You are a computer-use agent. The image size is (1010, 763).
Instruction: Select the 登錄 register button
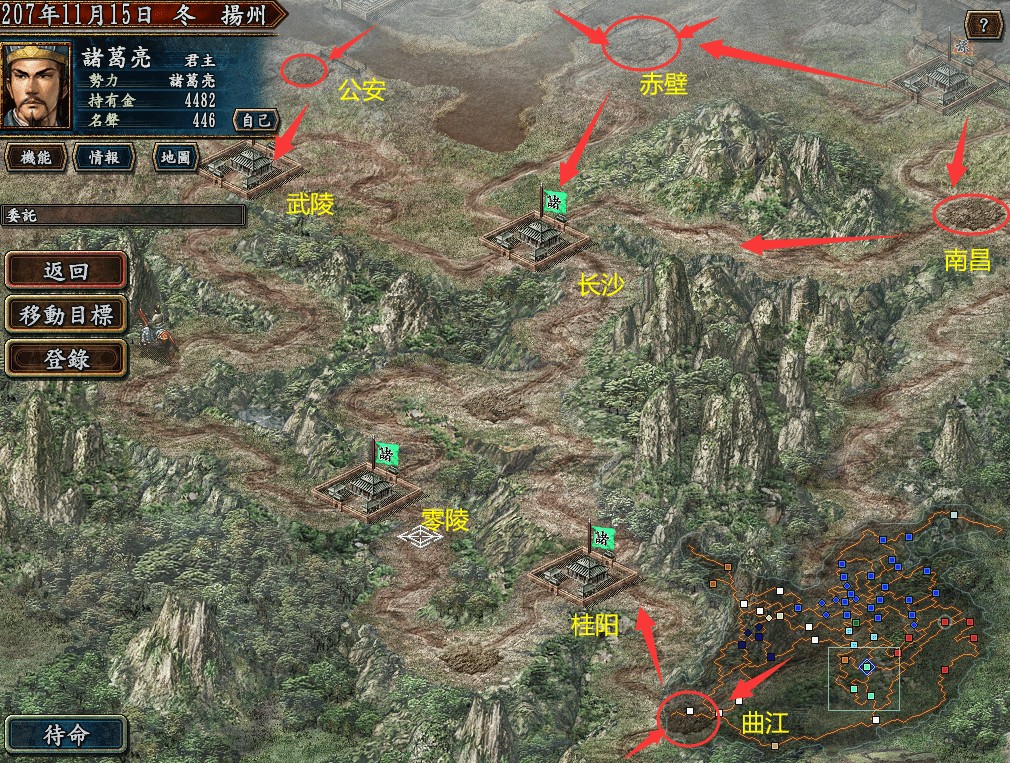[x=66, y=360]
